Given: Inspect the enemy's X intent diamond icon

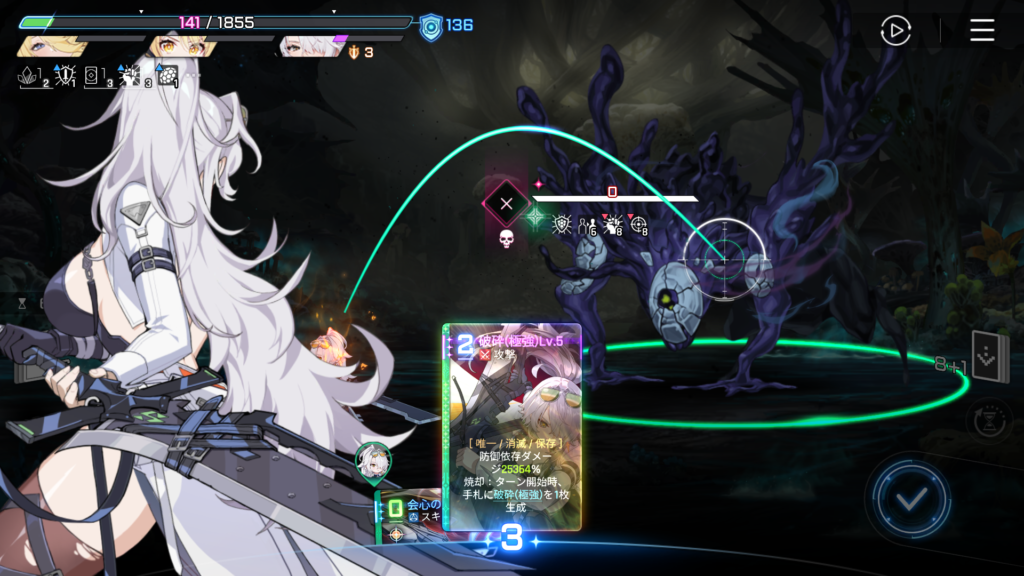Looking at the screenshot, I should coord(506,204).
